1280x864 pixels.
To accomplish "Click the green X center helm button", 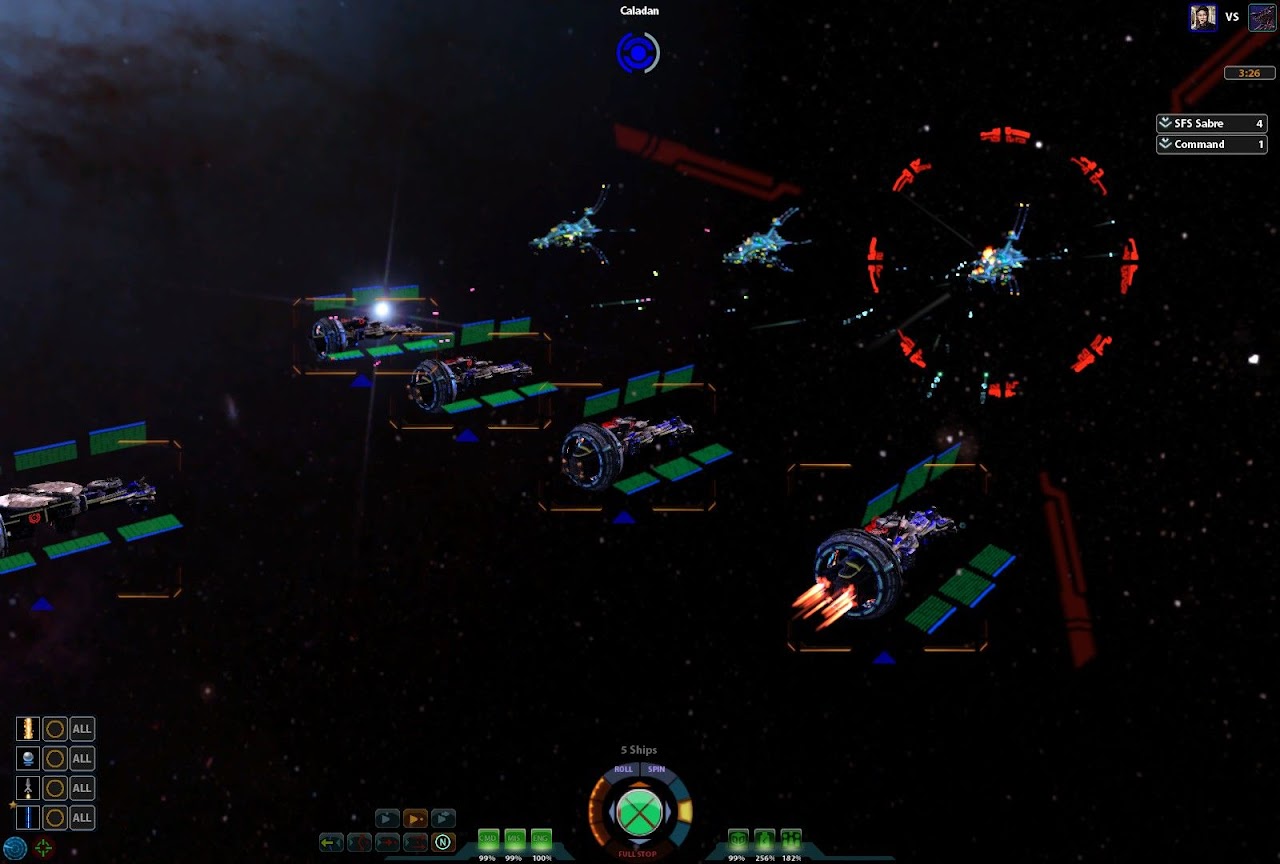I will coord(640,811).
